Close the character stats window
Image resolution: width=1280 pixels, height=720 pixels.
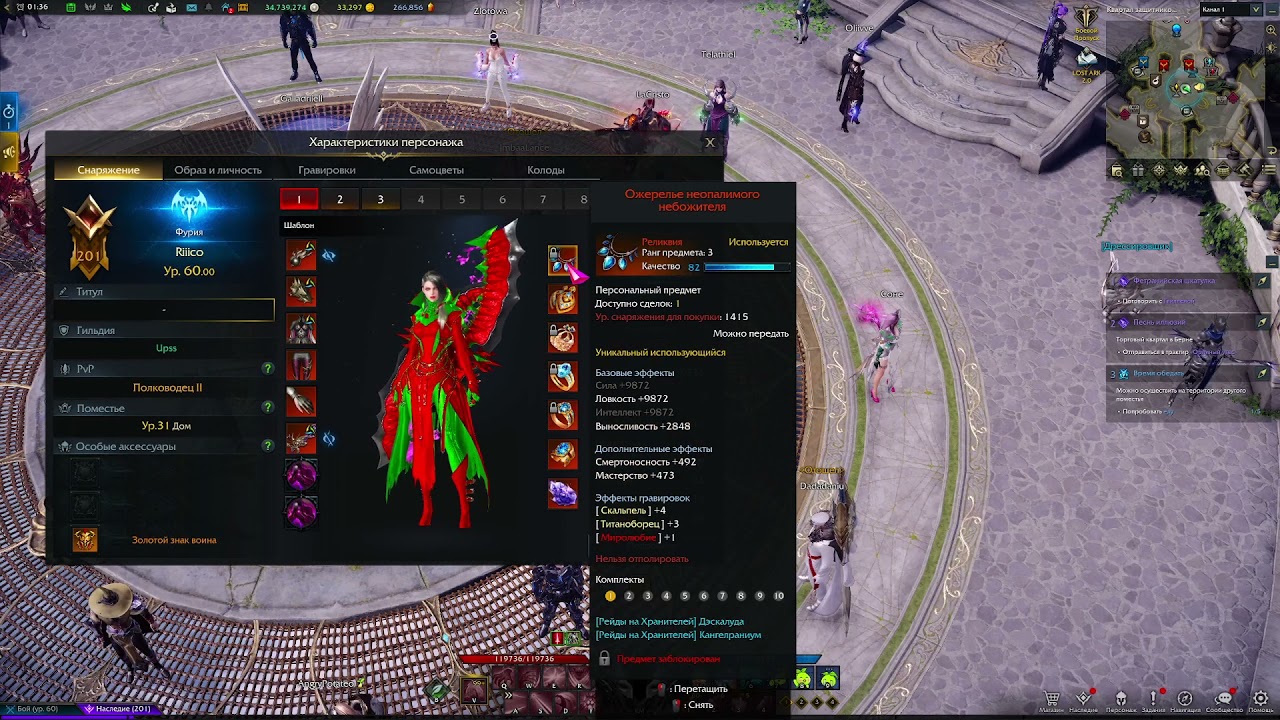coord(710,142)
